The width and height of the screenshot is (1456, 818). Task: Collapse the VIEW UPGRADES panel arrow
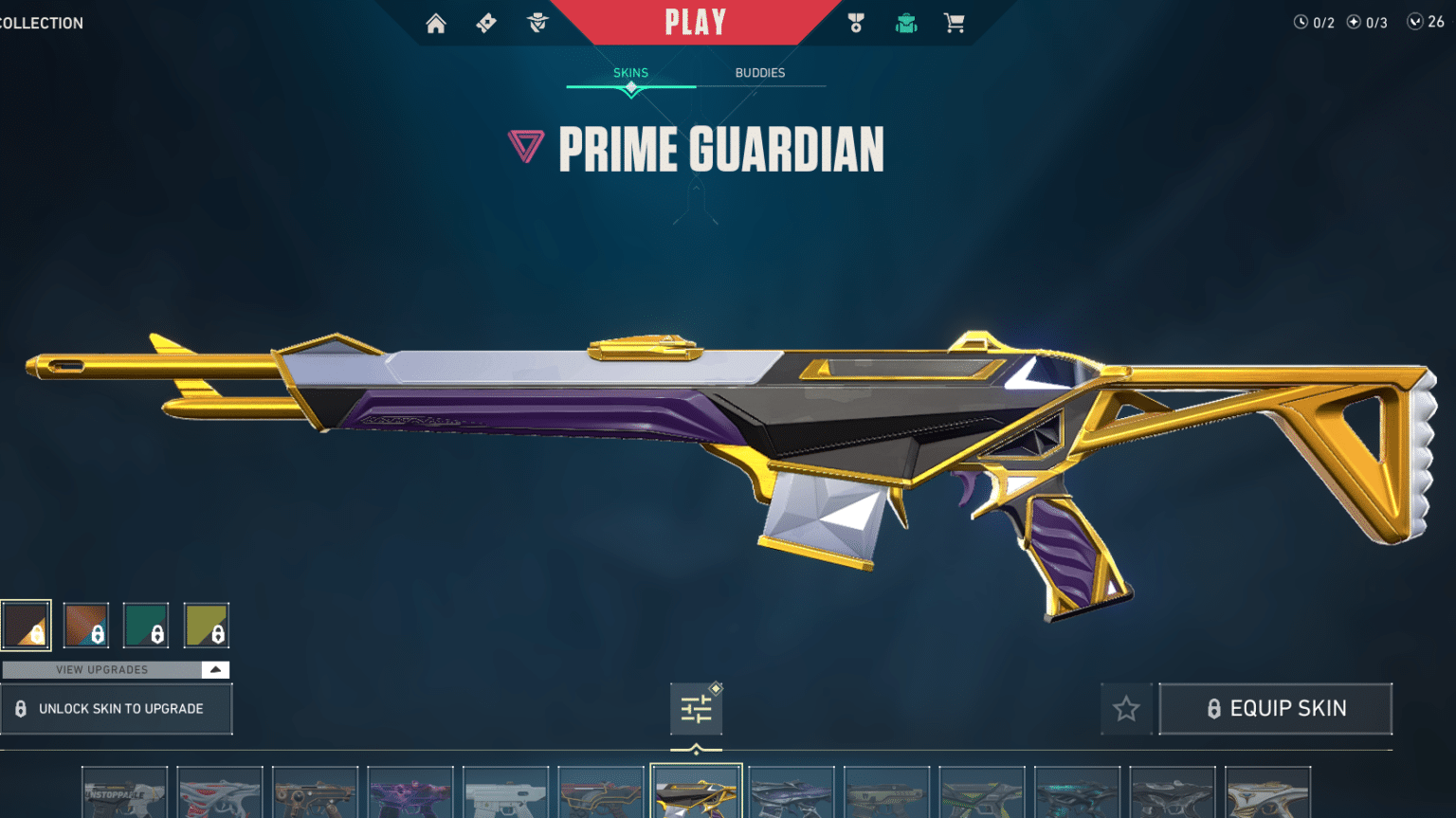pos(216,669)
